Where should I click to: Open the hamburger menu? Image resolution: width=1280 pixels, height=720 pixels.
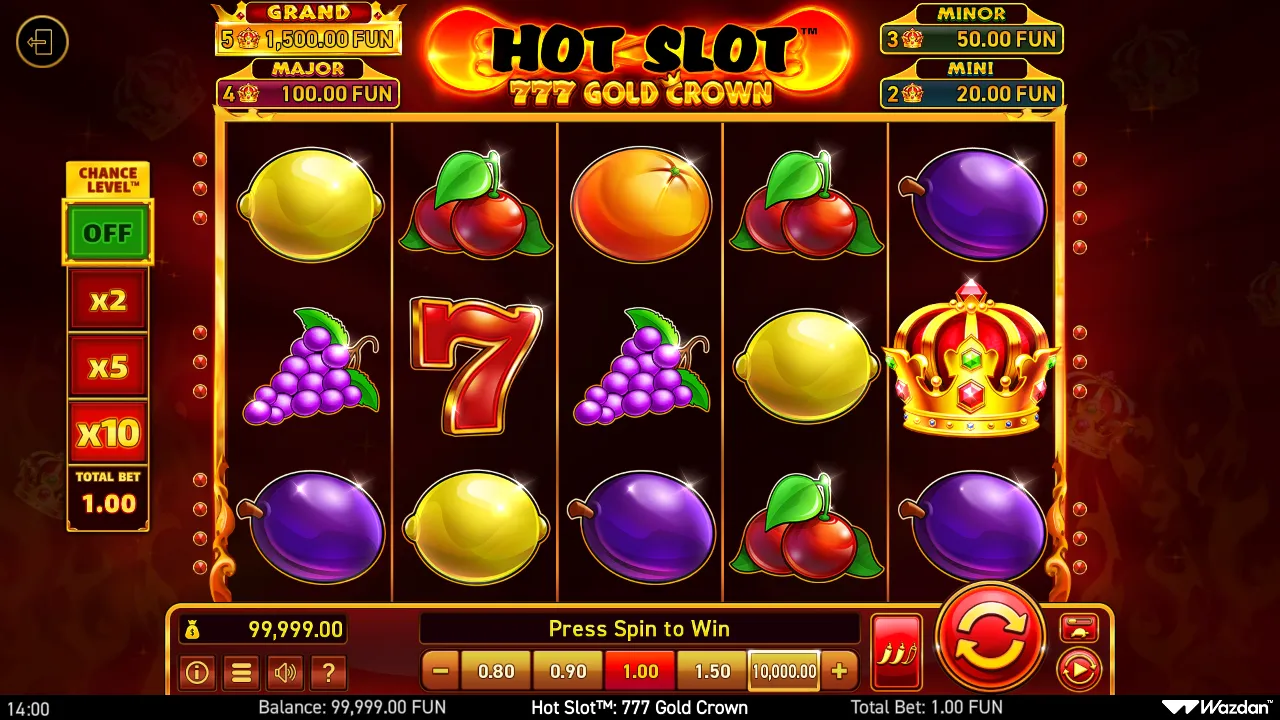click(x=241, y=673)
